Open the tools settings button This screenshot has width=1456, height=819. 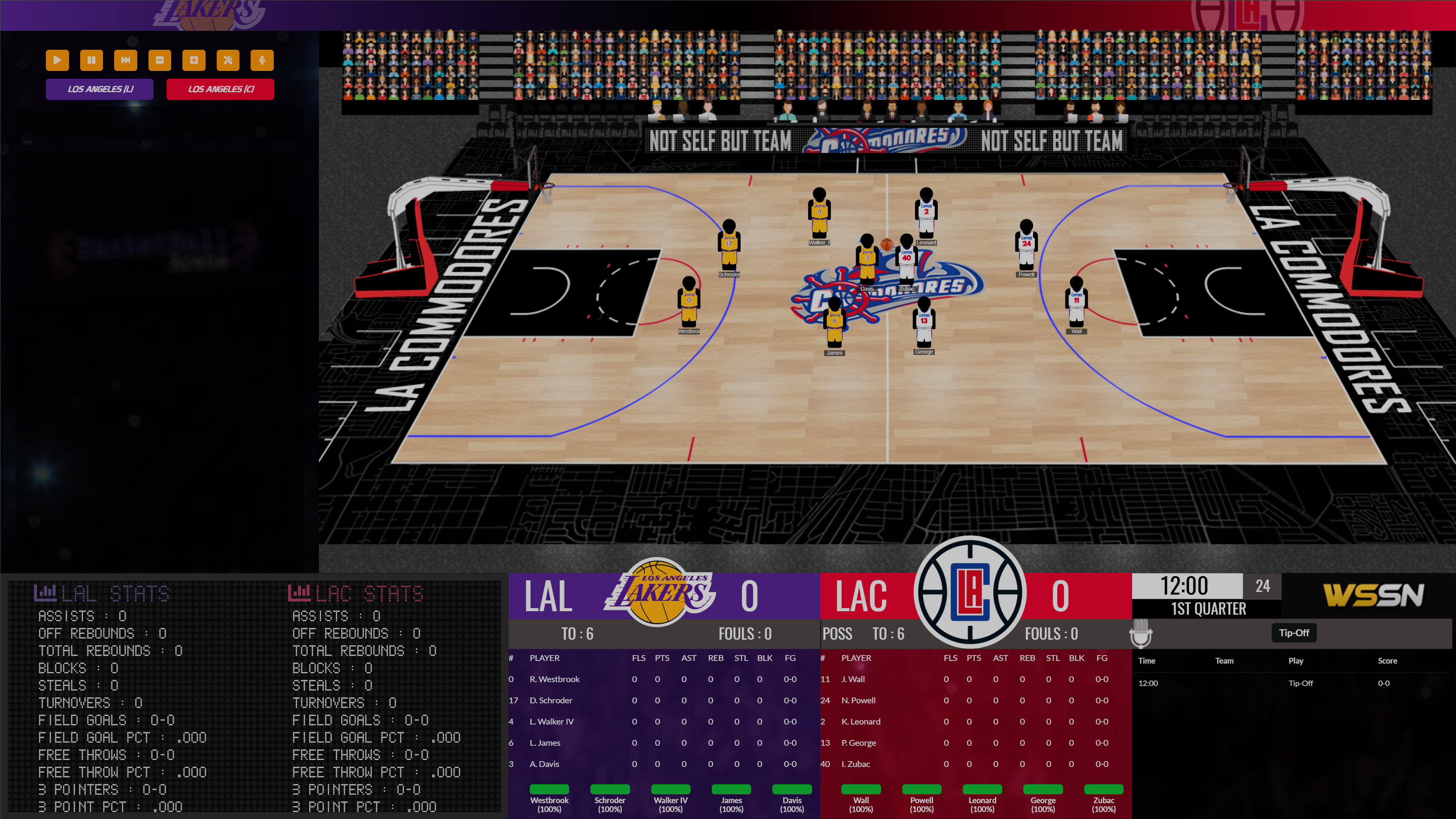(x=228, y=60)
